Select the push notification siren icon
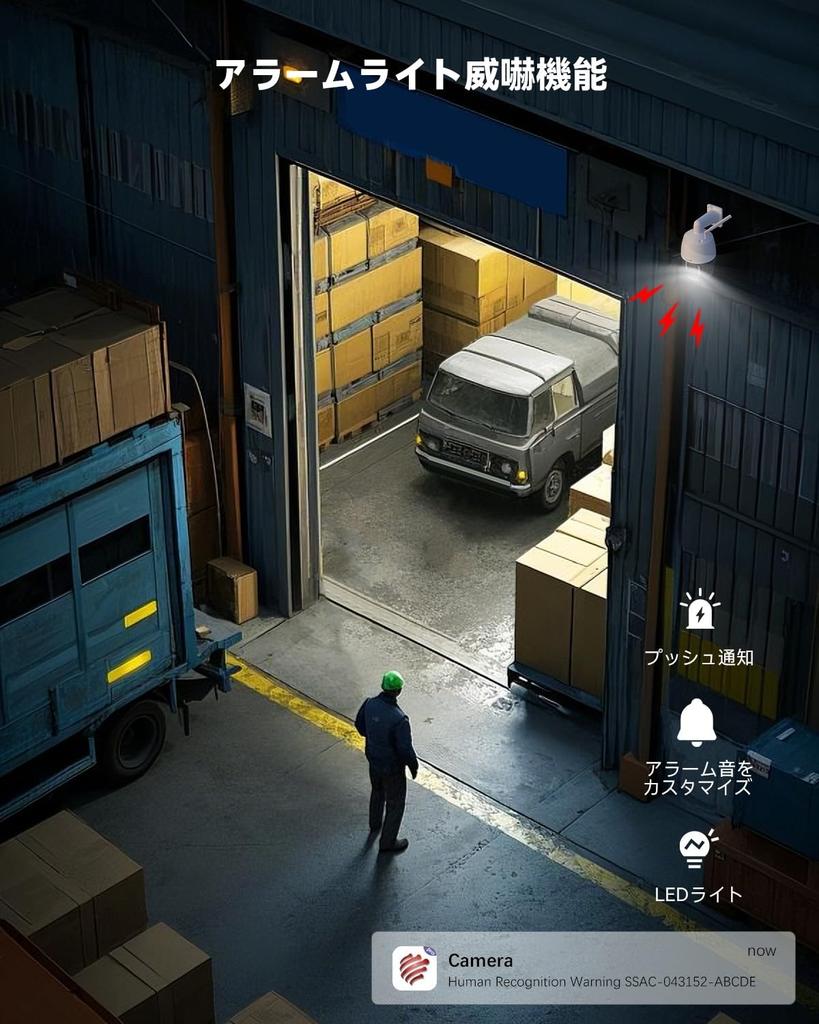Screen dimensions: 819x1024 pos(699,612)
